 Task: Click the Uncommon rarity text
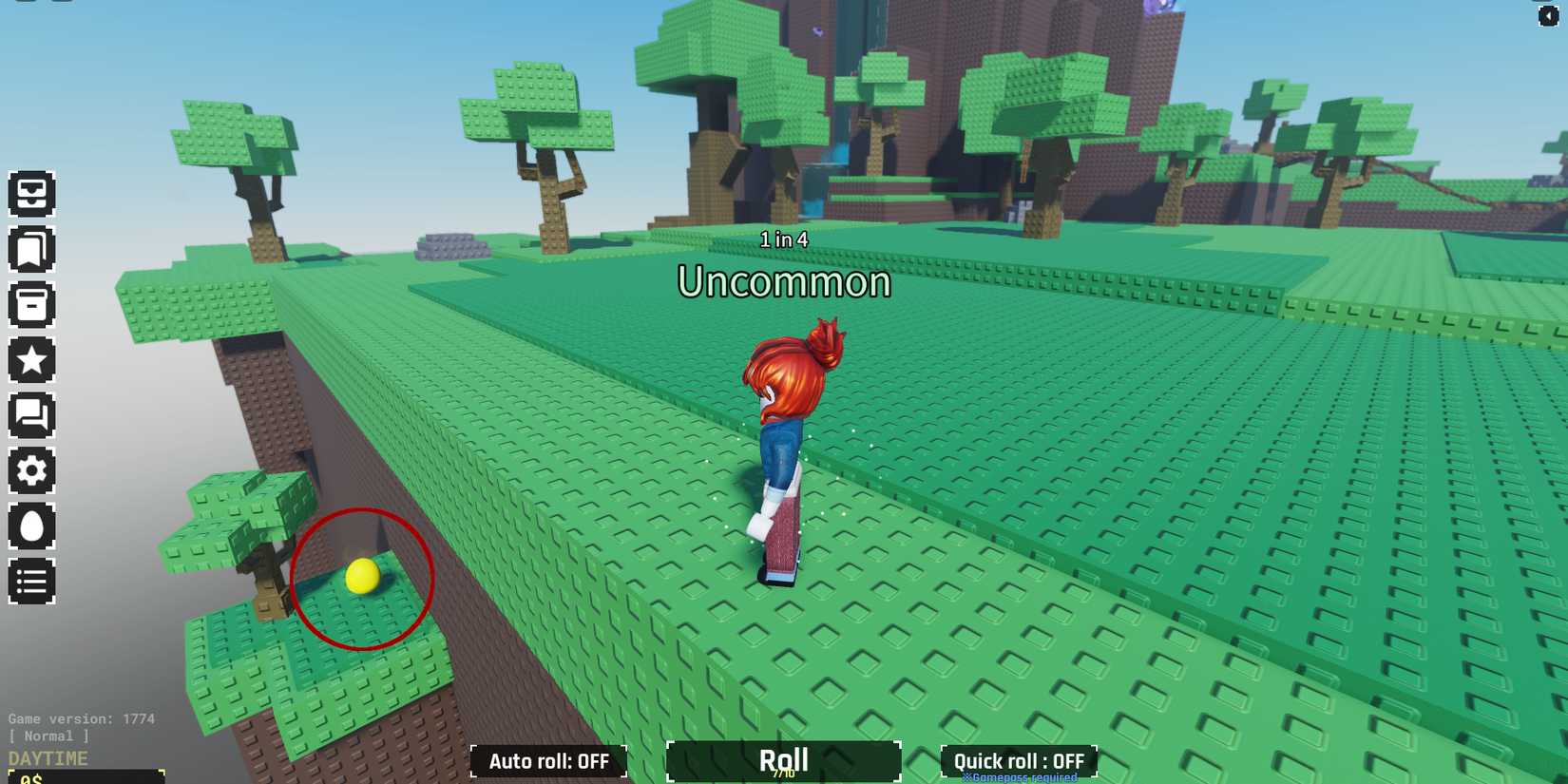pyautogui.click(x=783, y=282)
